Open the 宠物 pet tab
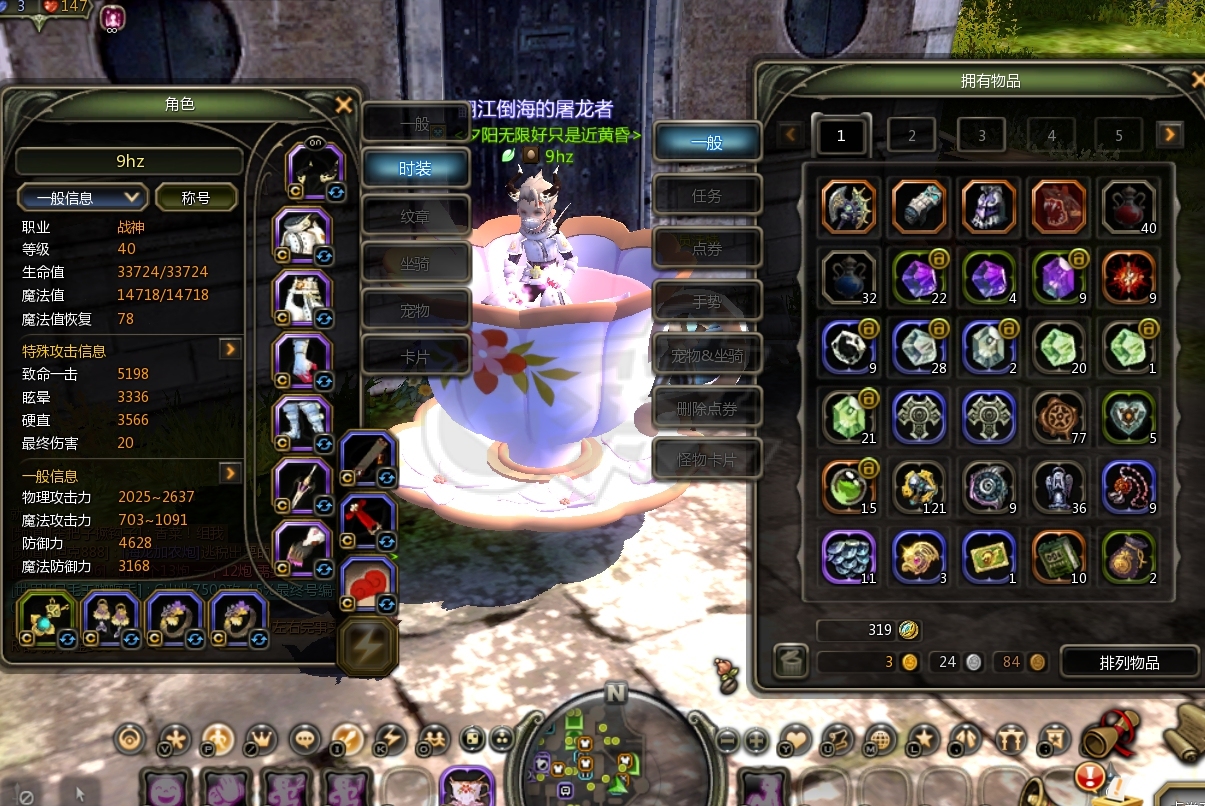This screenshot has width=1205, height=806. point(415,311)
